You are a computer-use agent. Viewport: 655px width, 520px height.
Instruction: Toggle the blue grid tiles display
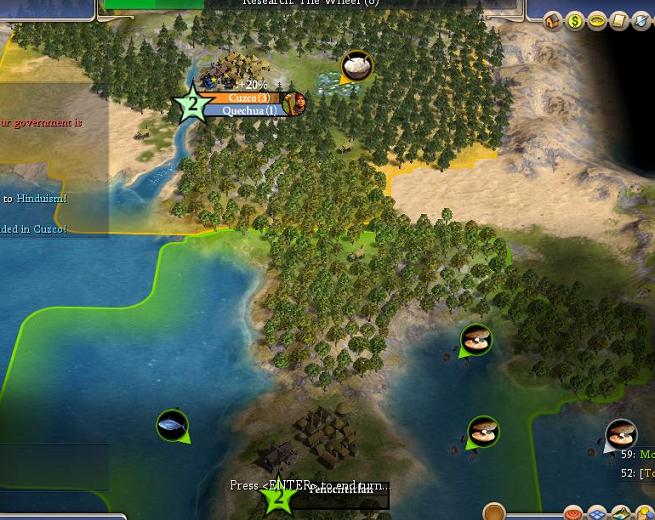coord(597,514)
